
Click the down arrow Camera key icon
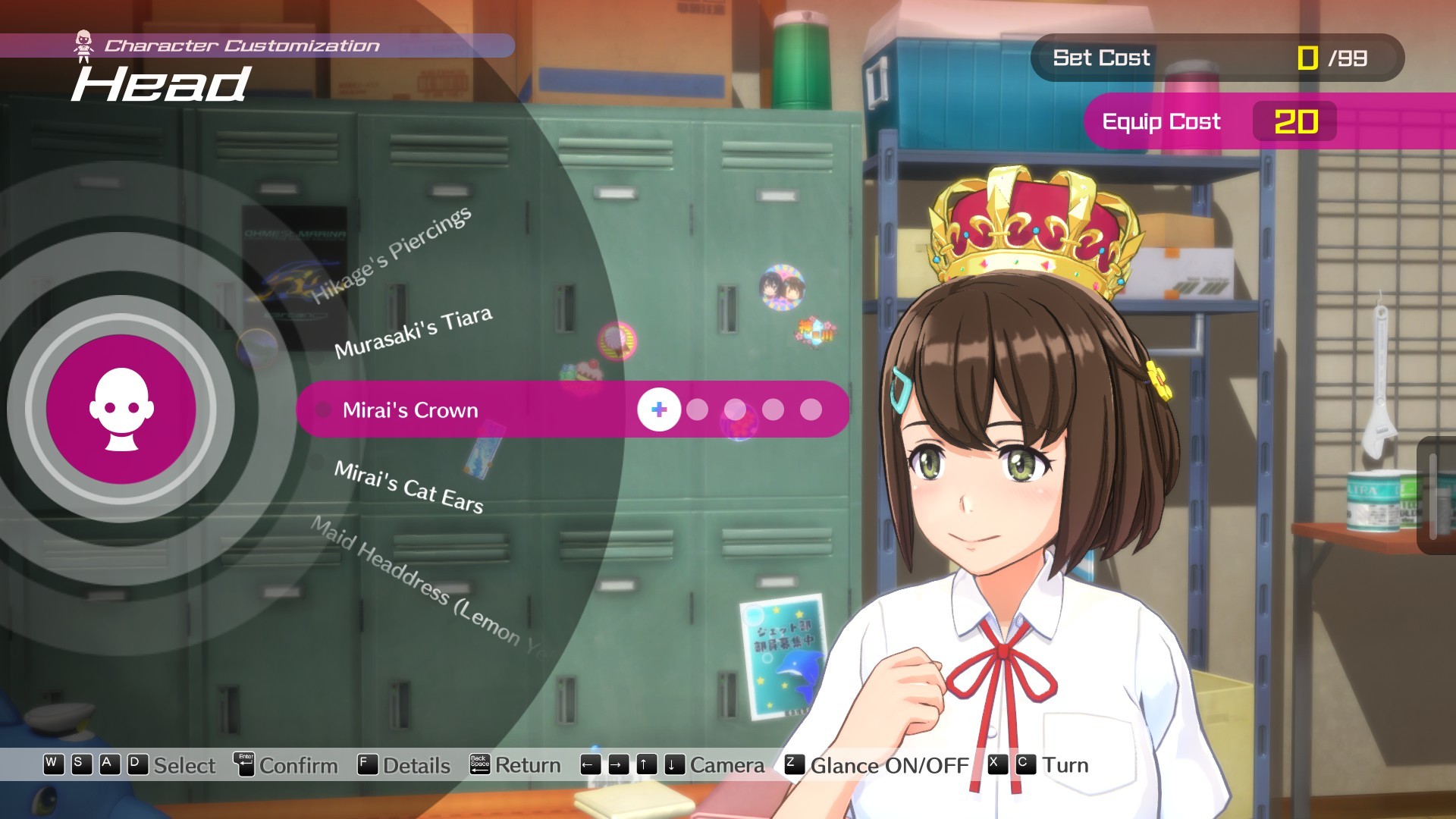click(x=674, y=765)
